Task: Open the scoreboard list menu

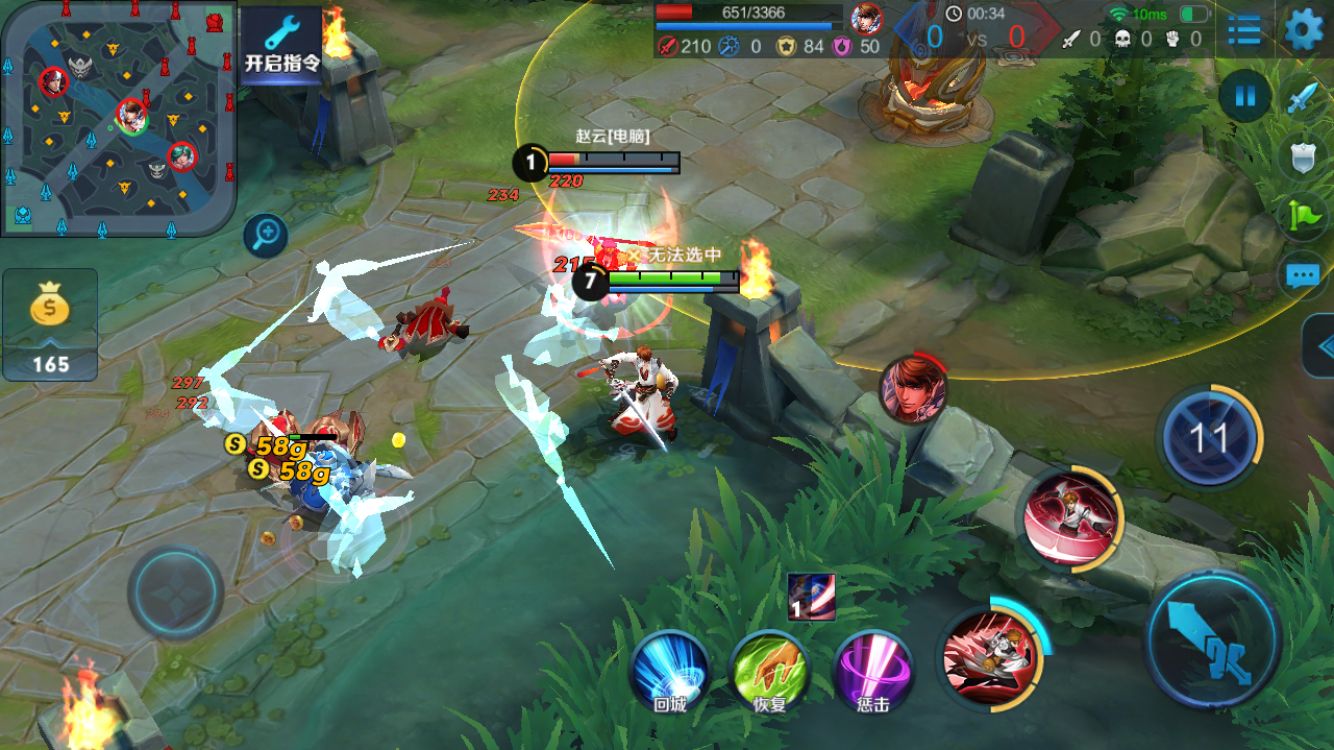Action: (1244, 30)
